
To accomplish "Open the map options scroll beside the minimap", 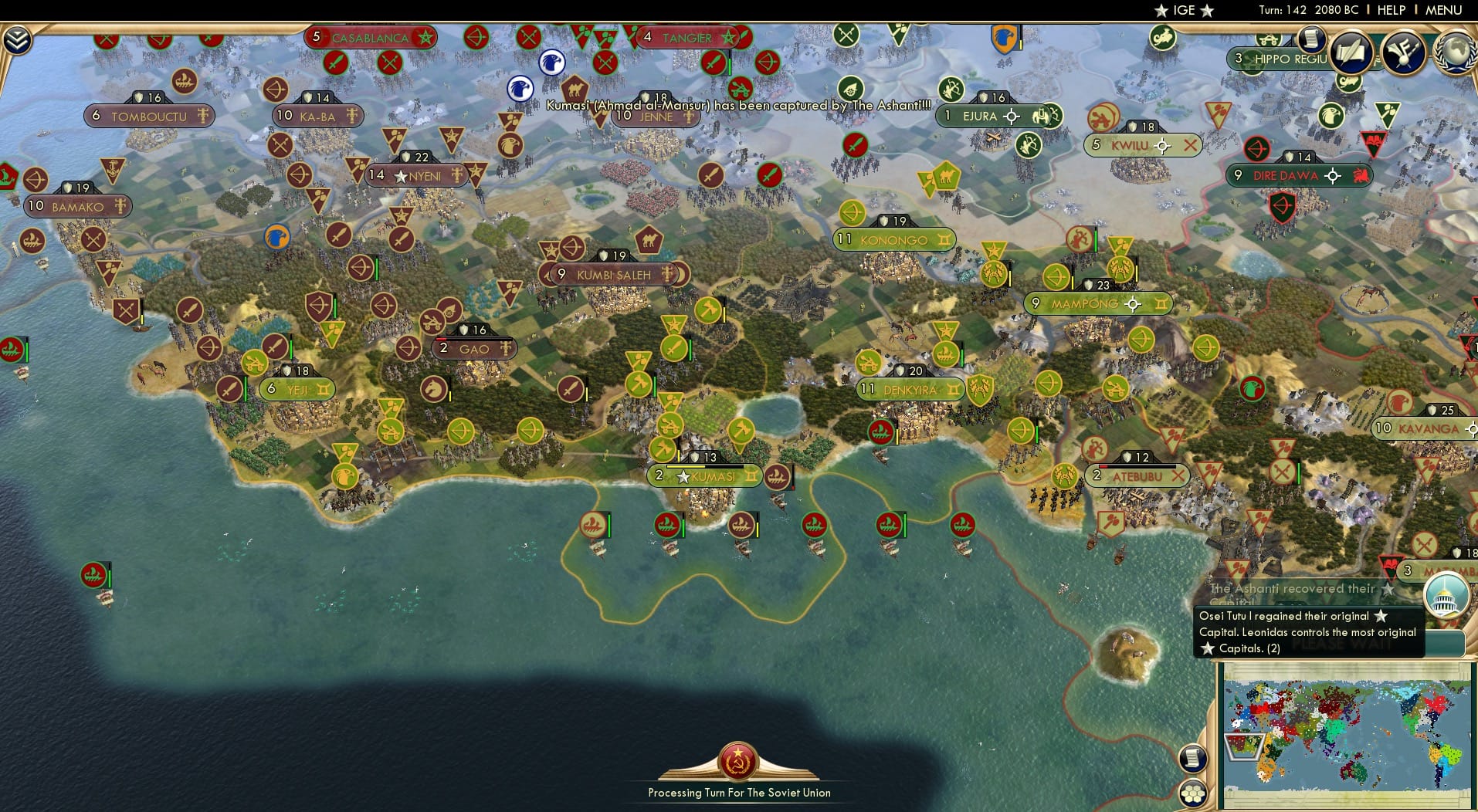I will (x=1193, y=760).
